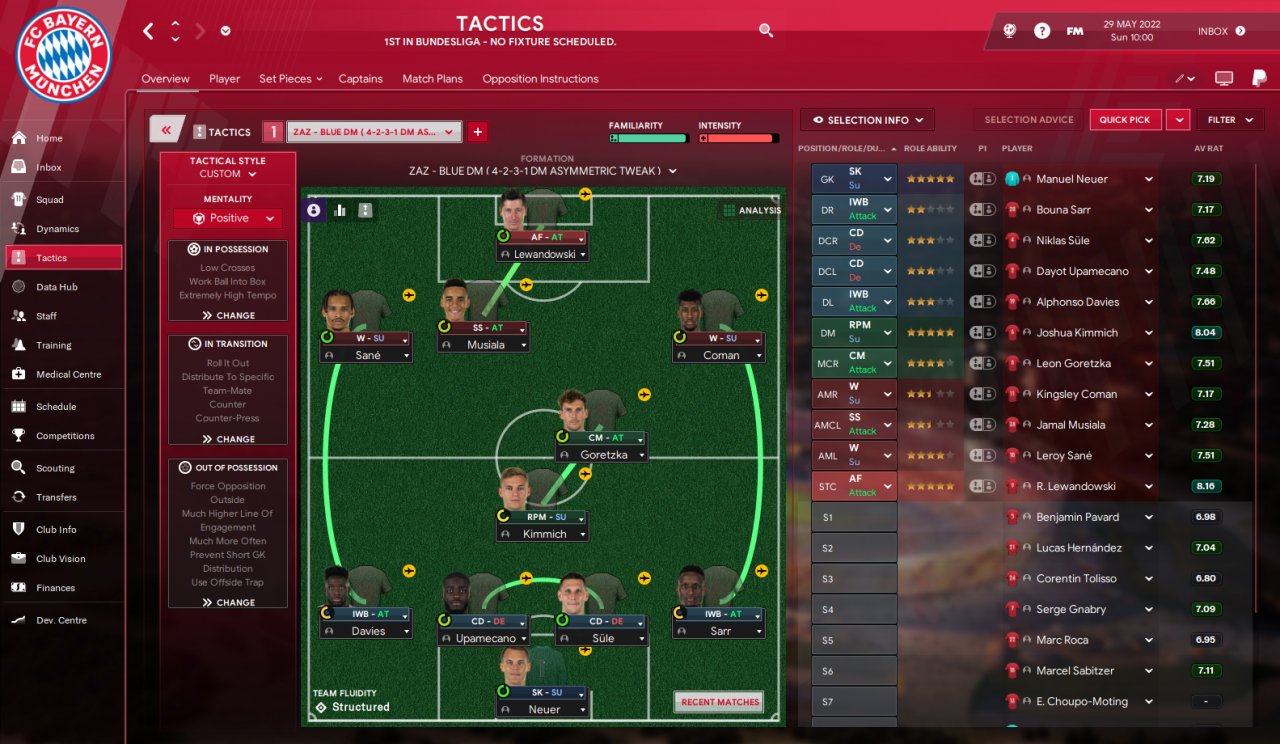Open the Squad page in sidebar
Image resolution: width=1280 pixels, height=744 pixels.
coord(49,200)
